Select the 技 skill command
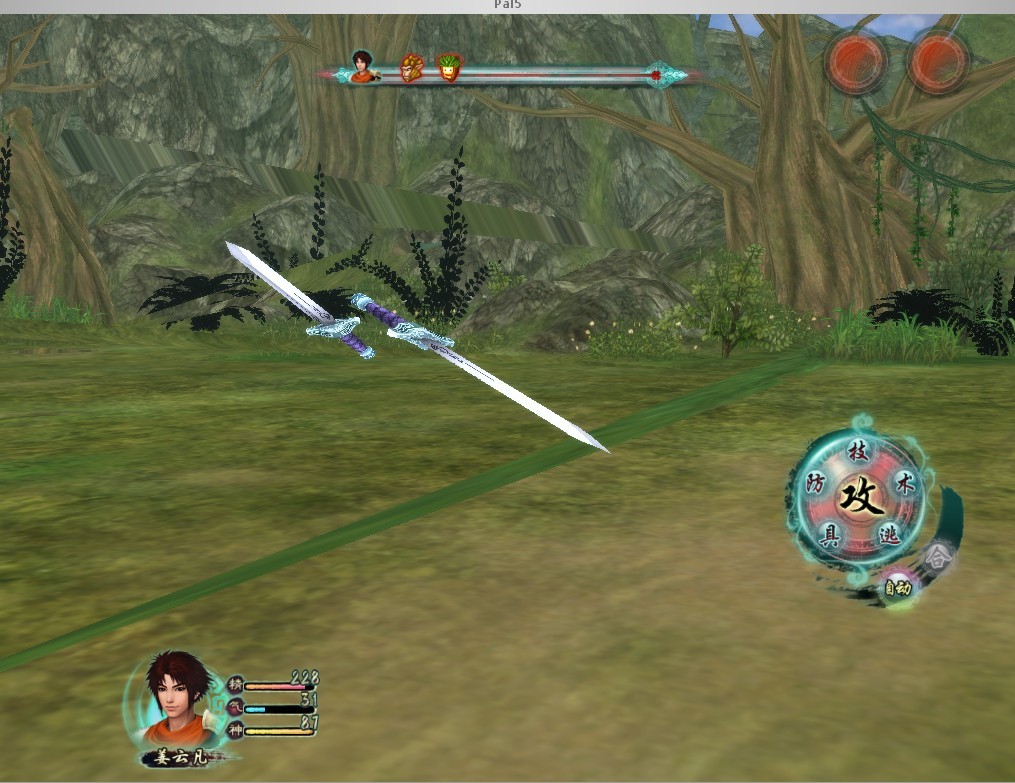Image resolution: width=1015 pixels, height=783 pixels. [858, 451]
